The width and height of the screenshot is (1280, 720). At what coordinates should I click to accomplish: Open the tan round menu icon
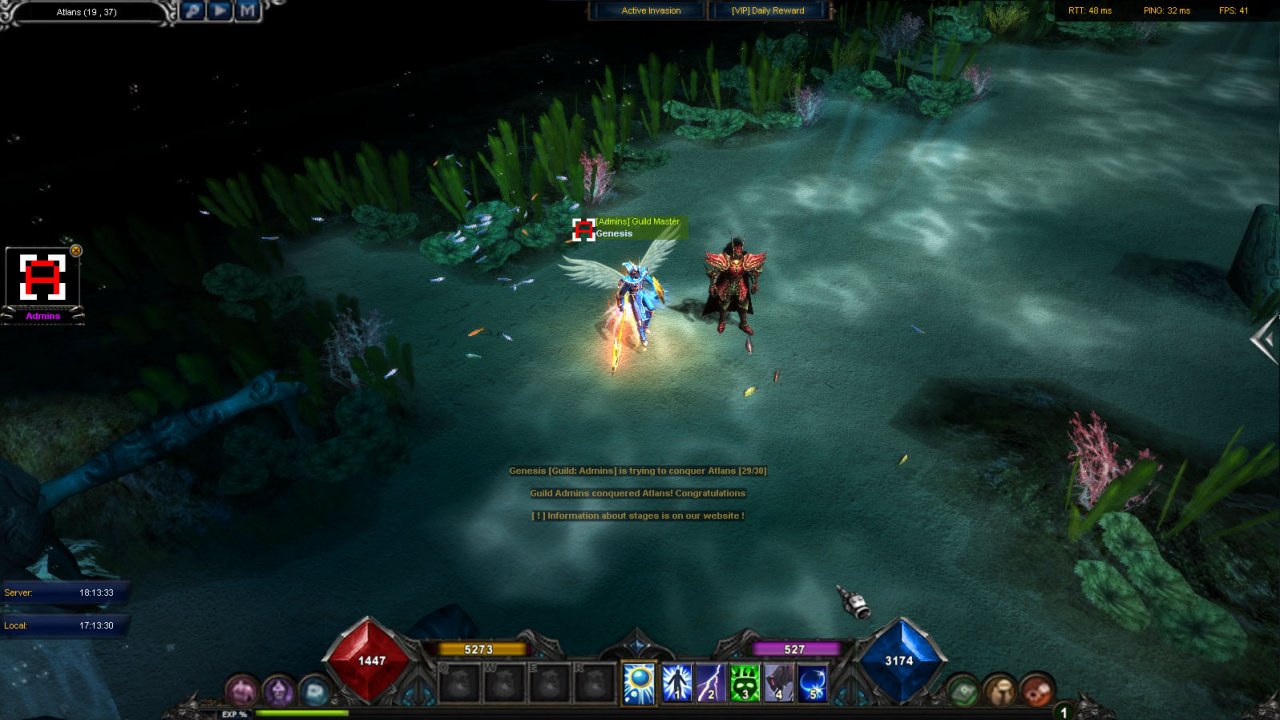point(999,690)
